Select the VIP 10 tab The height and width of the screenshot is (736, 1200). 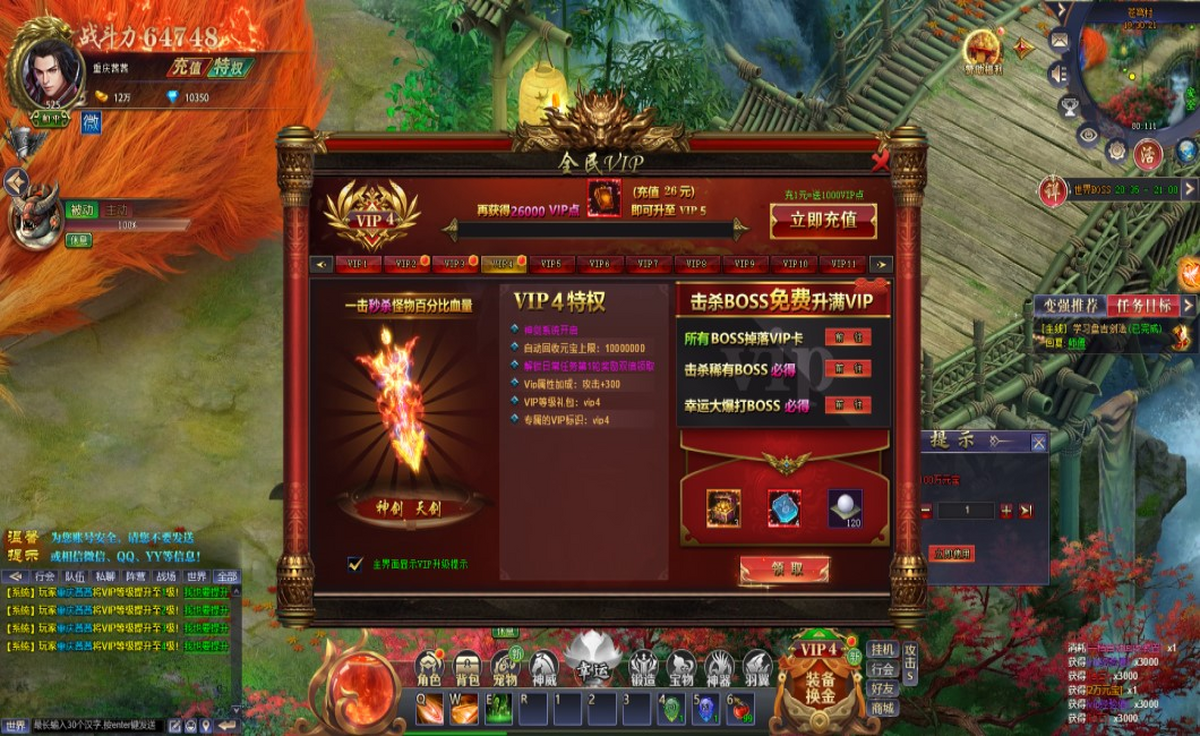(795, 265)
